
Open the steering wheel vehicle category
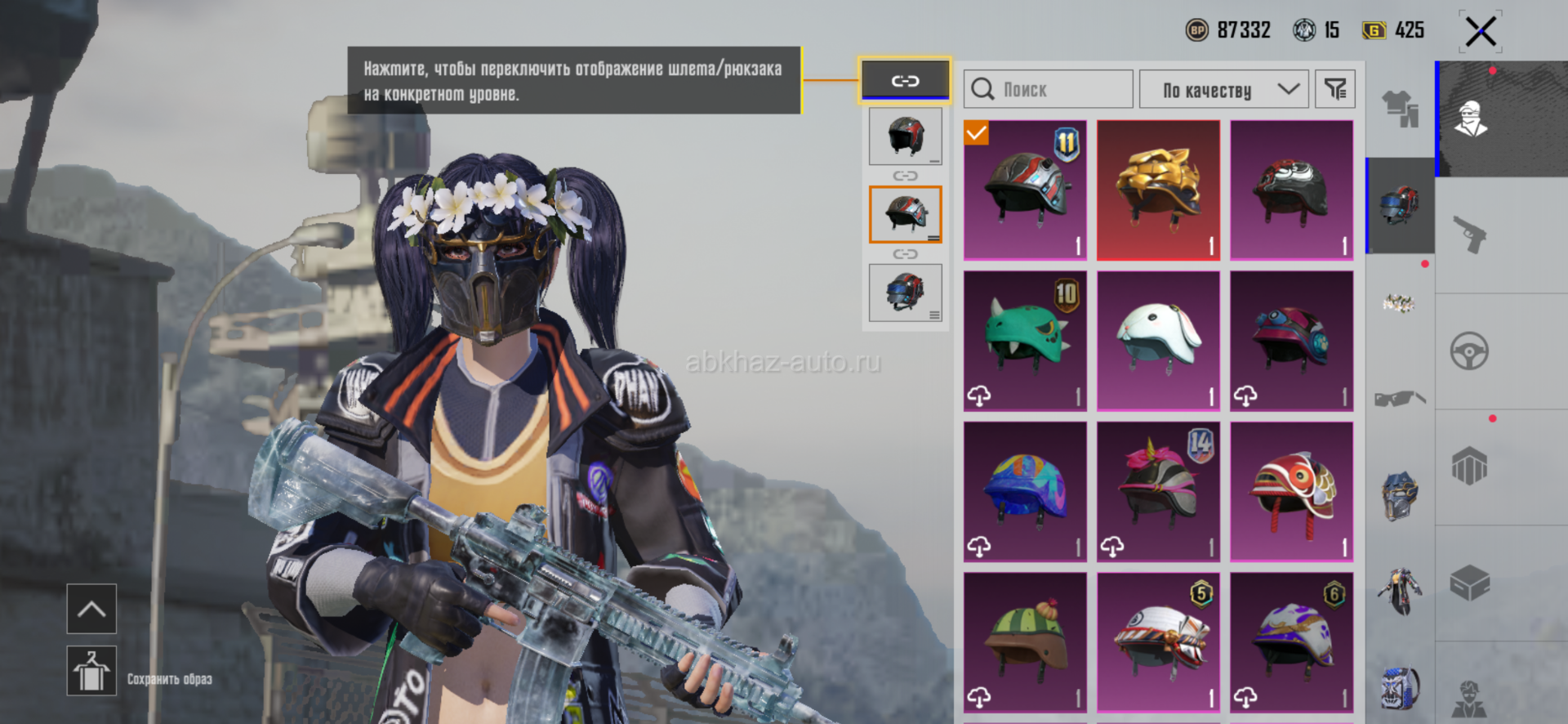(1470, 351)
